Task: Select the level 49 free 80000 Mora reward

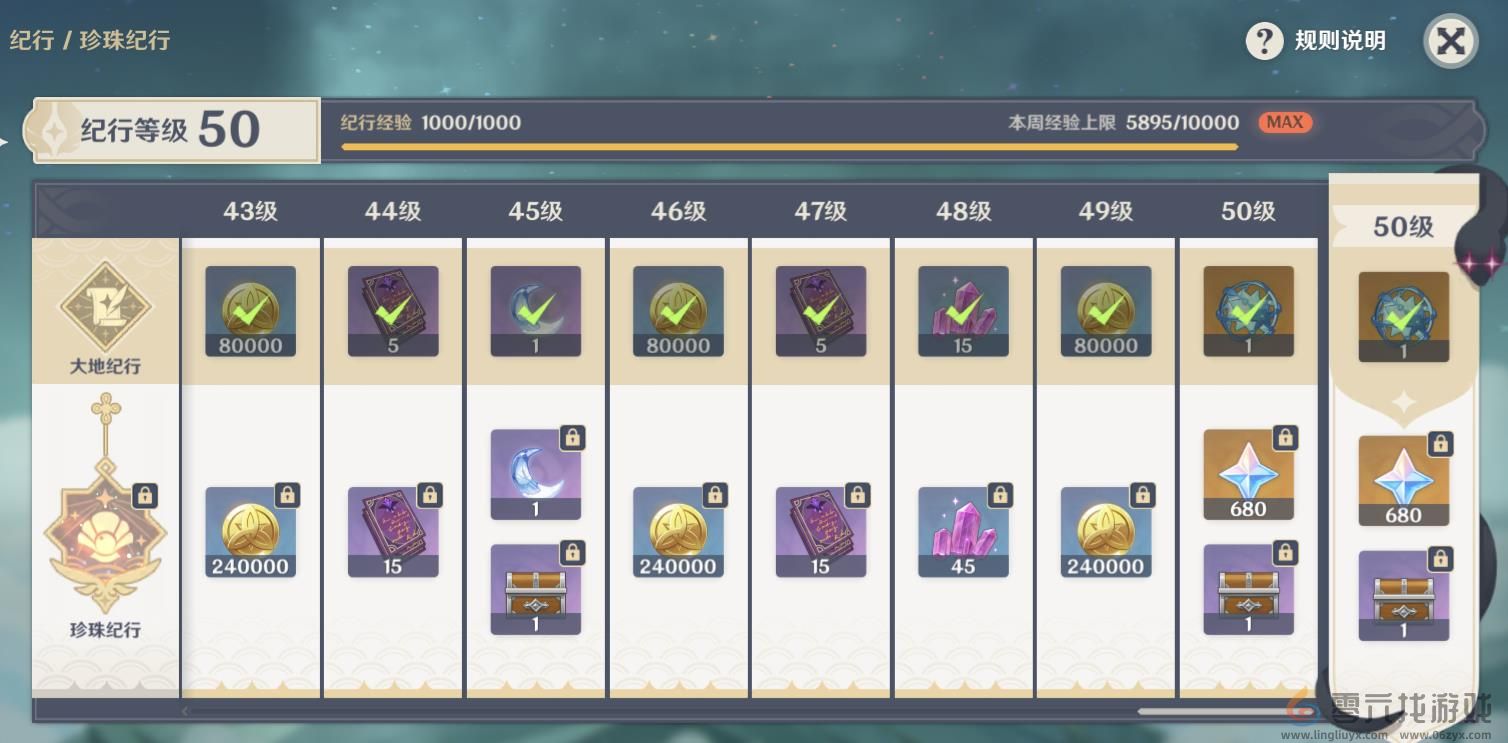Action: point(1105,311)
